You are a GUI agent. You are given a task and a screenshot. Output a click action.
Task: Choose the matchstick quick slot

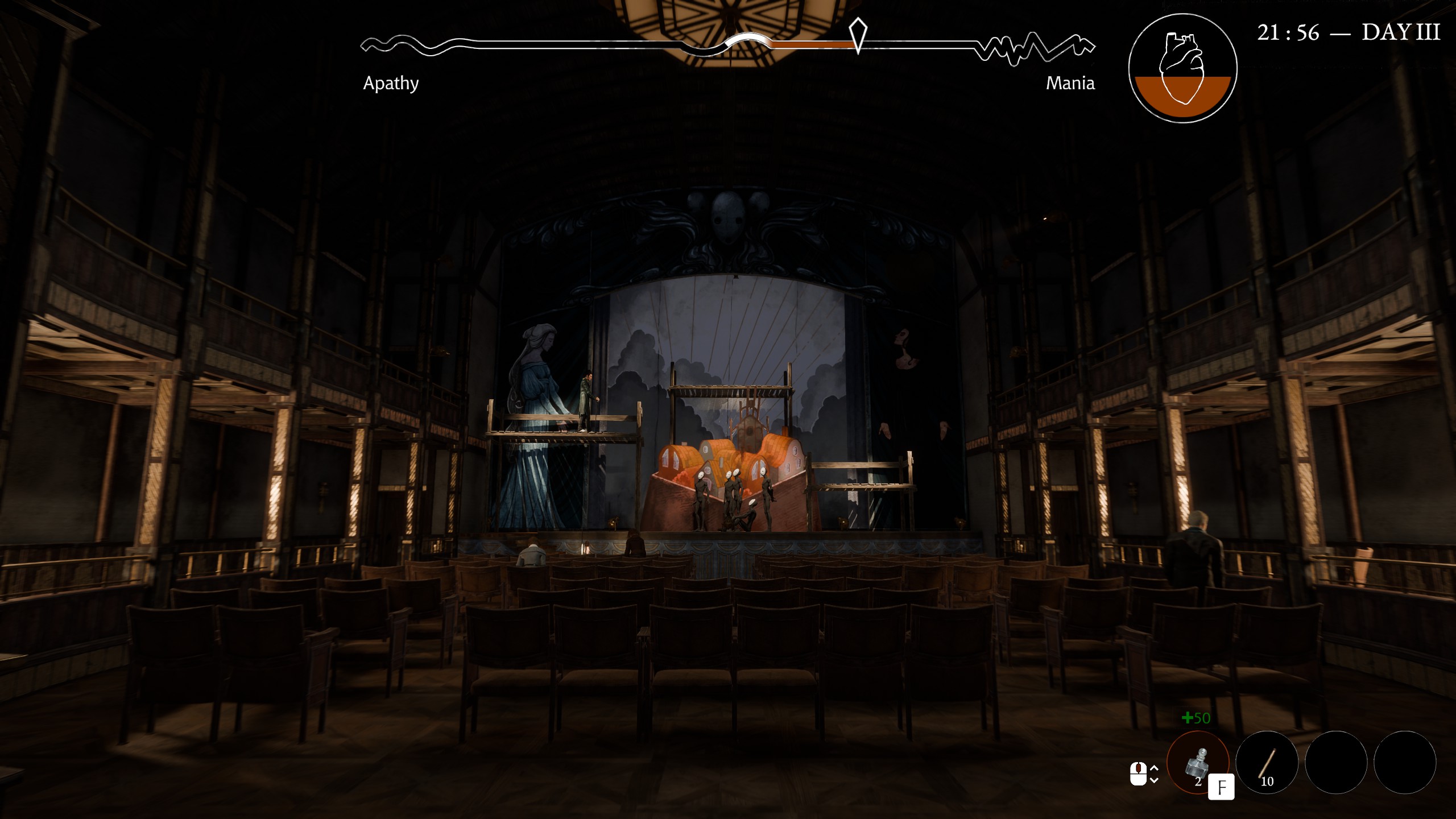(x=1267, y=762)
